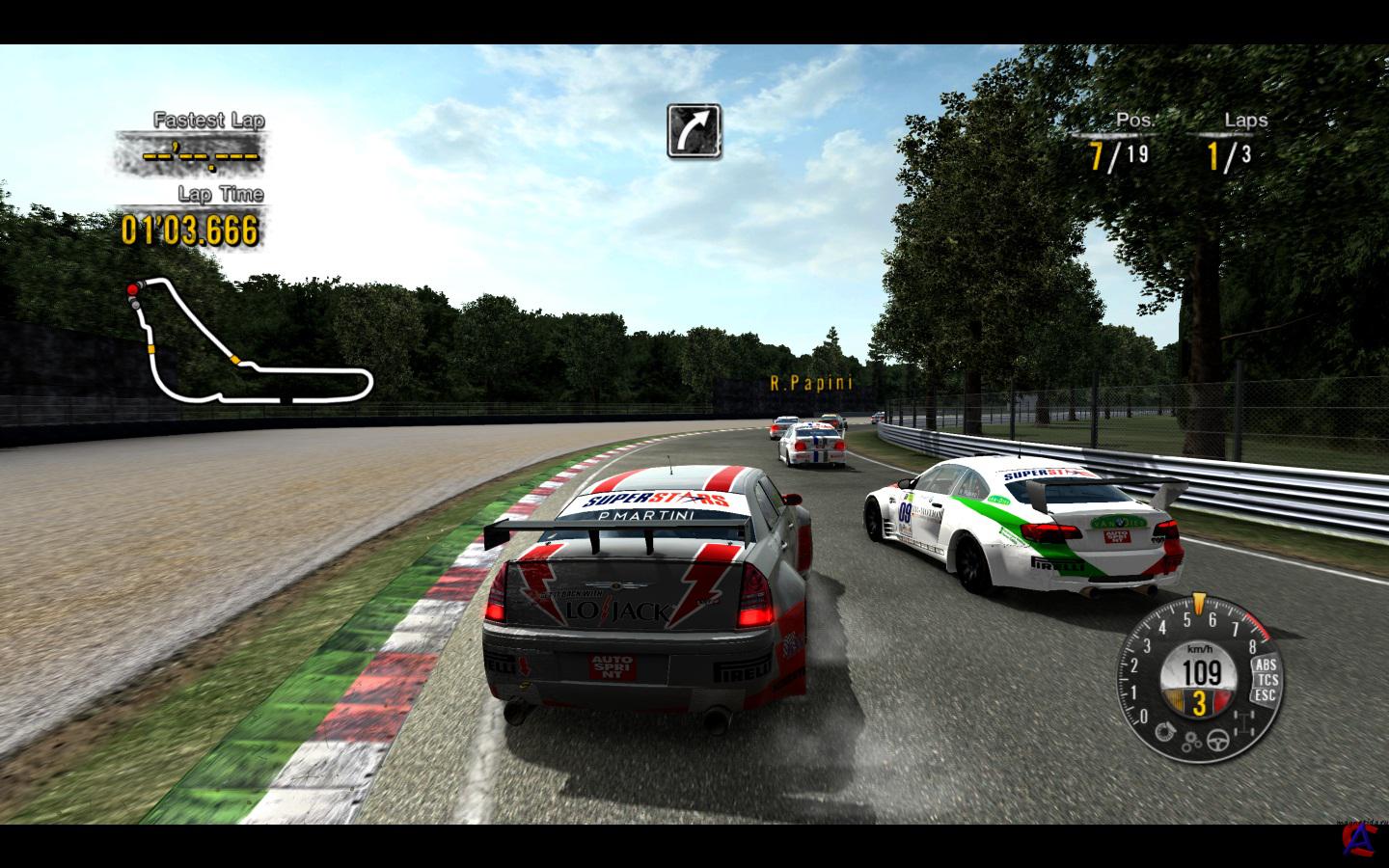Toggle the ESC indicator on the gauge
Viewport: 1389px width, 868px height.
click(1266, 694)
